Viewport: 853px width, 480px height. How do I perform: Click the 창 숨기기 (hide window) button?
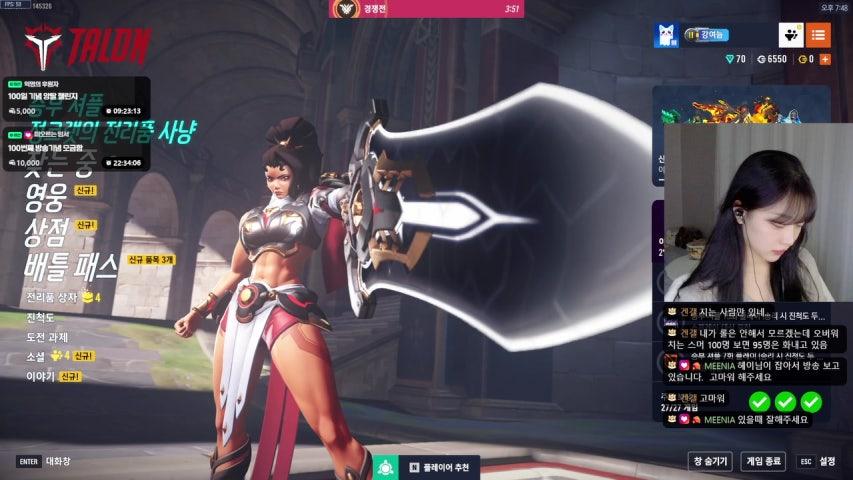pyautogui.click(x=710, y=462)
